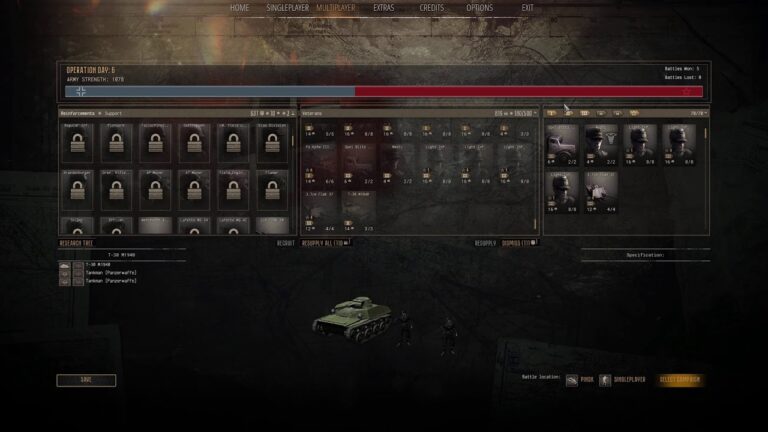The height and width of the screenshot is (432, 768).
Task: Save the campaign progress
Action: 86,380
